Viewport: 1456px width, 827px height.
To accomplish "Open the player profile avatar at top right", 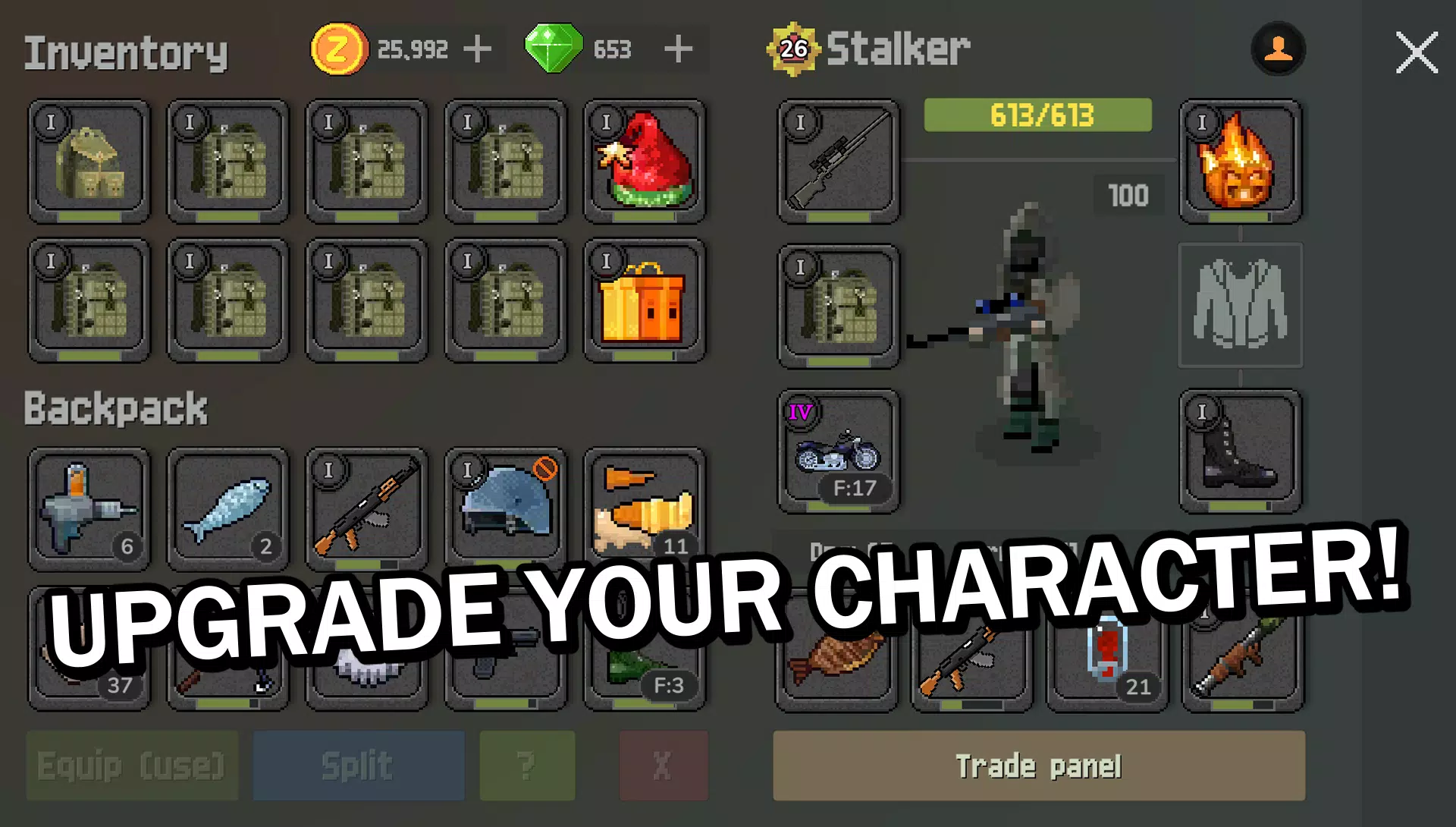I will (x=1279, y=49).
